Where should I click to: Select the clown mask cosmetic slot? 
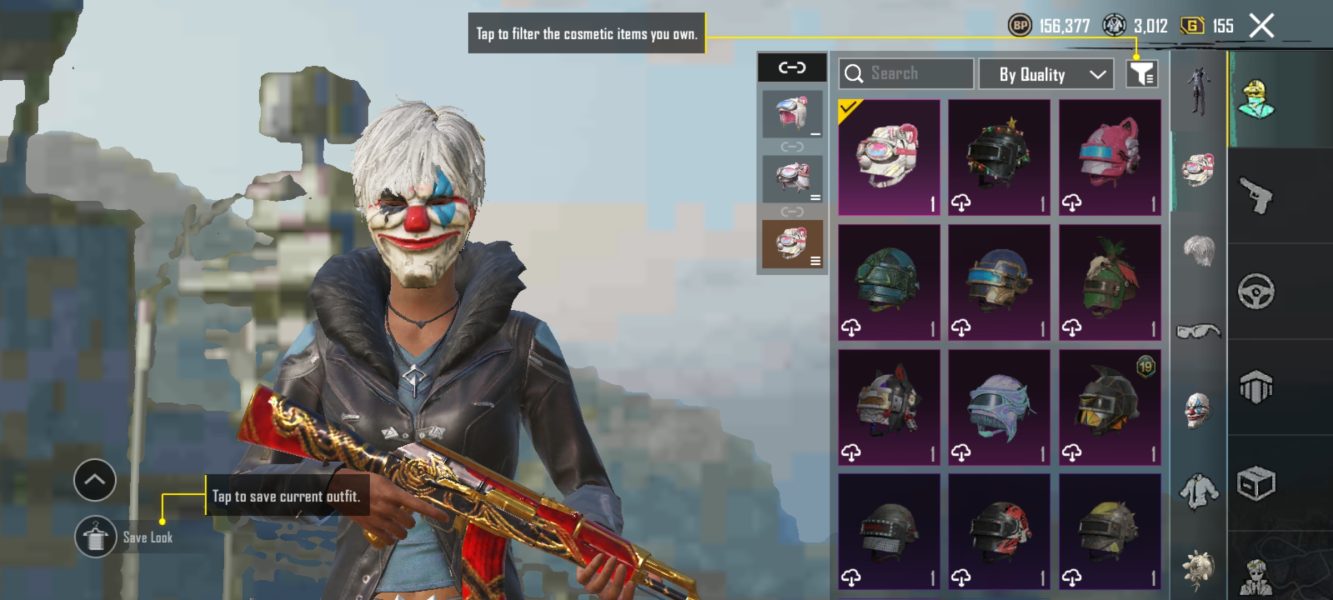click(x=1198, y=410)
